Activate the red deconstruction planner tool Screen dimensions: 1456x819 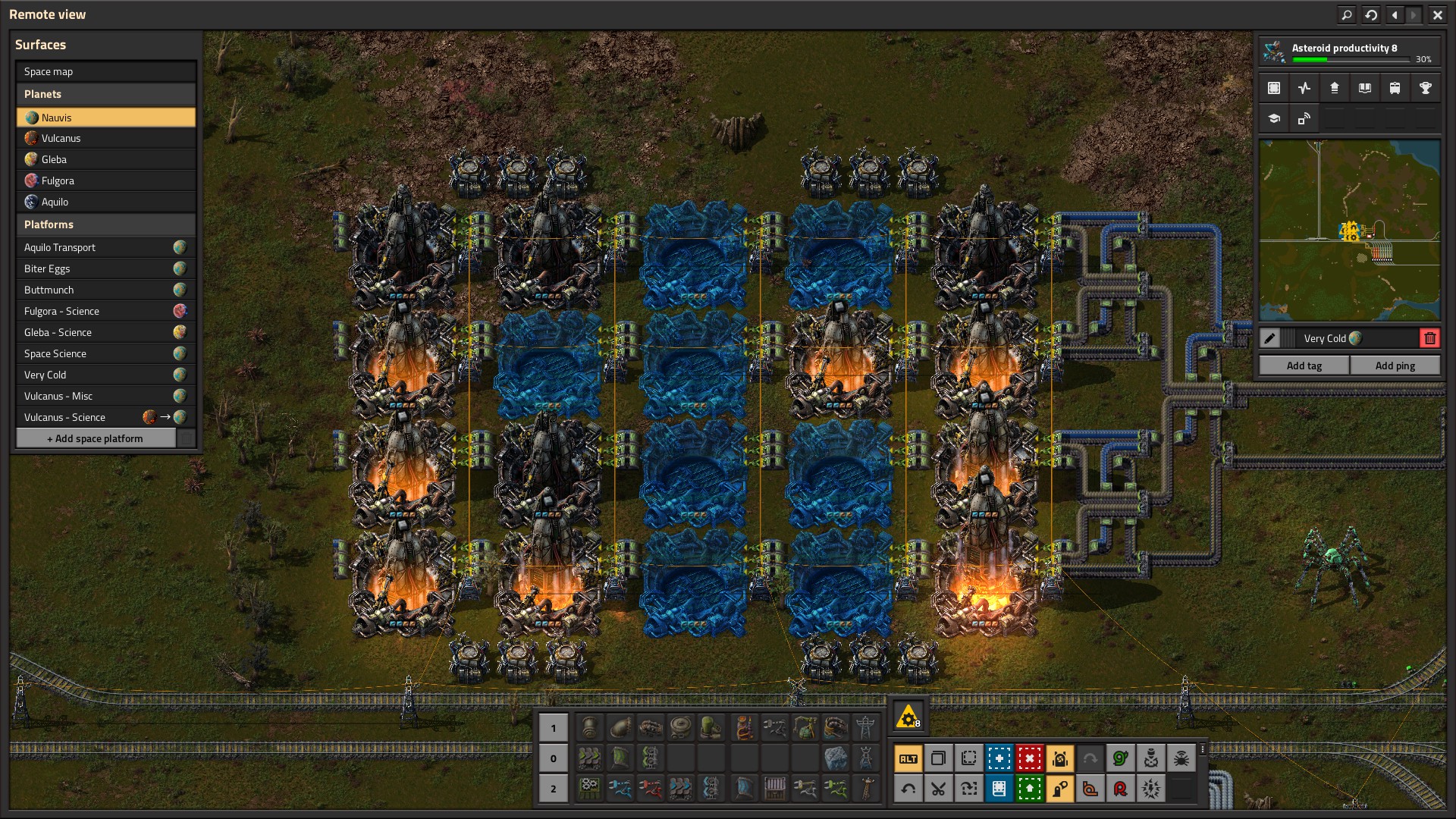pyautogui.click(x=1029, y=758)
